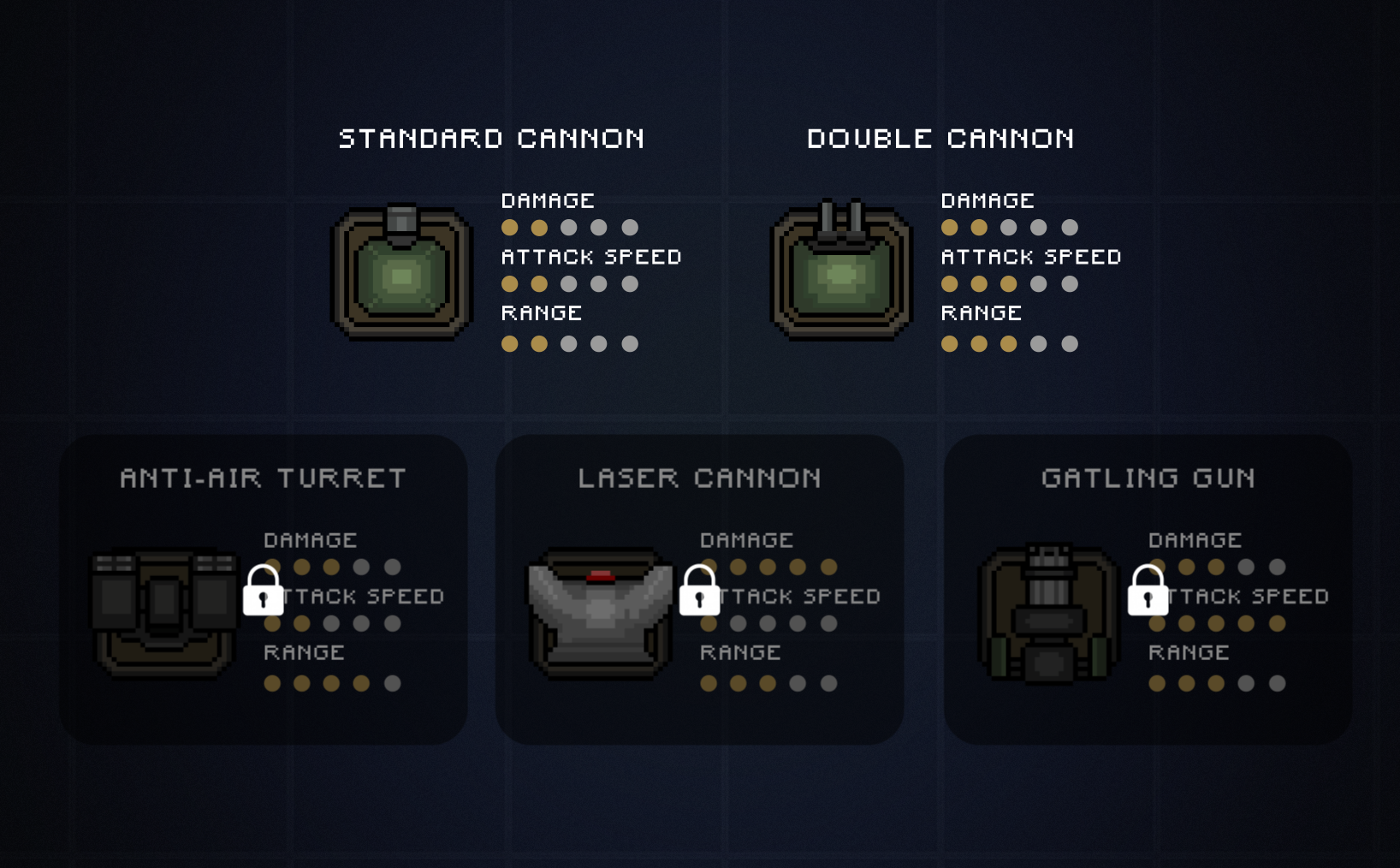Select the Standard Cannon turret
Screen dimensions: 1400x868
[x=401, y=273]
